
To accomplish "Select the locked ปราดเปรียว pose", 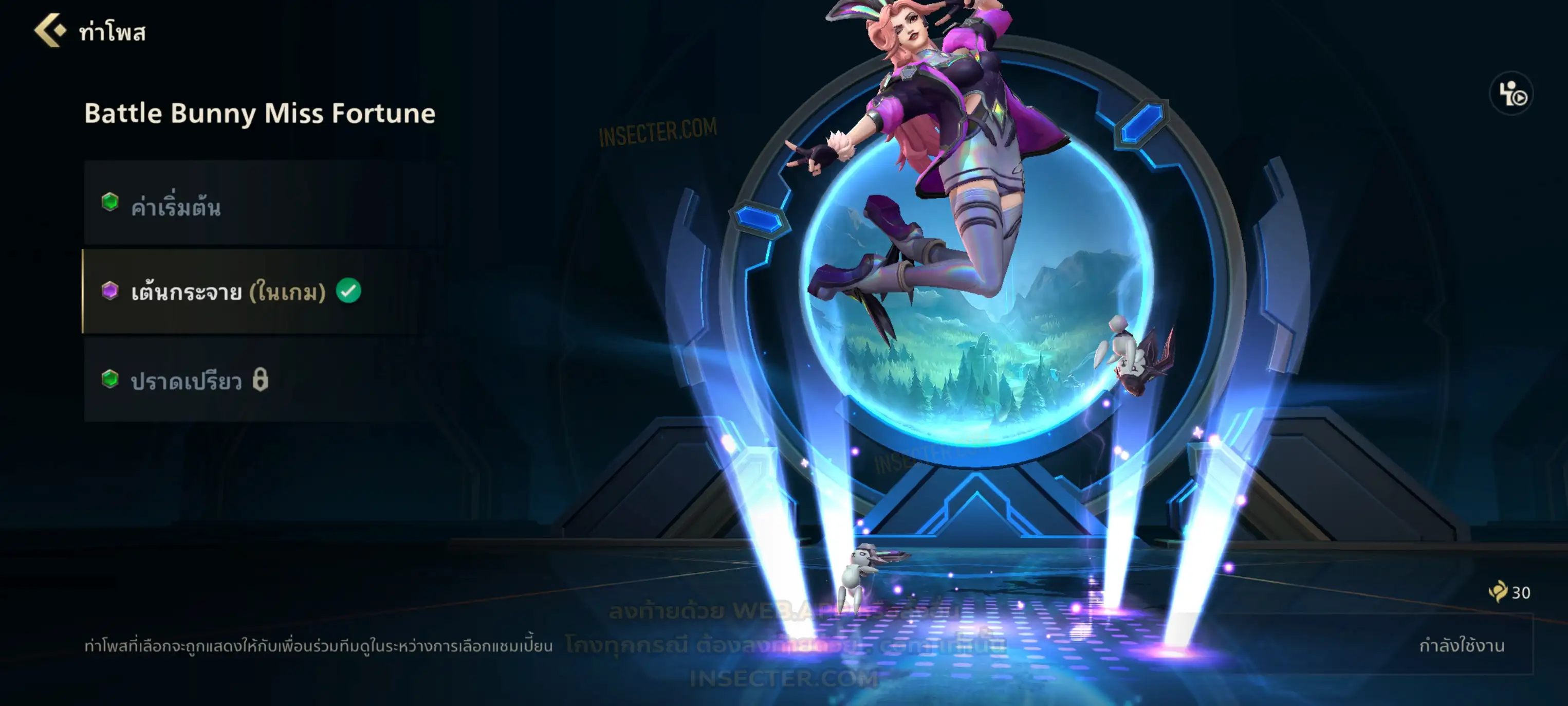I will coord(261,380).
